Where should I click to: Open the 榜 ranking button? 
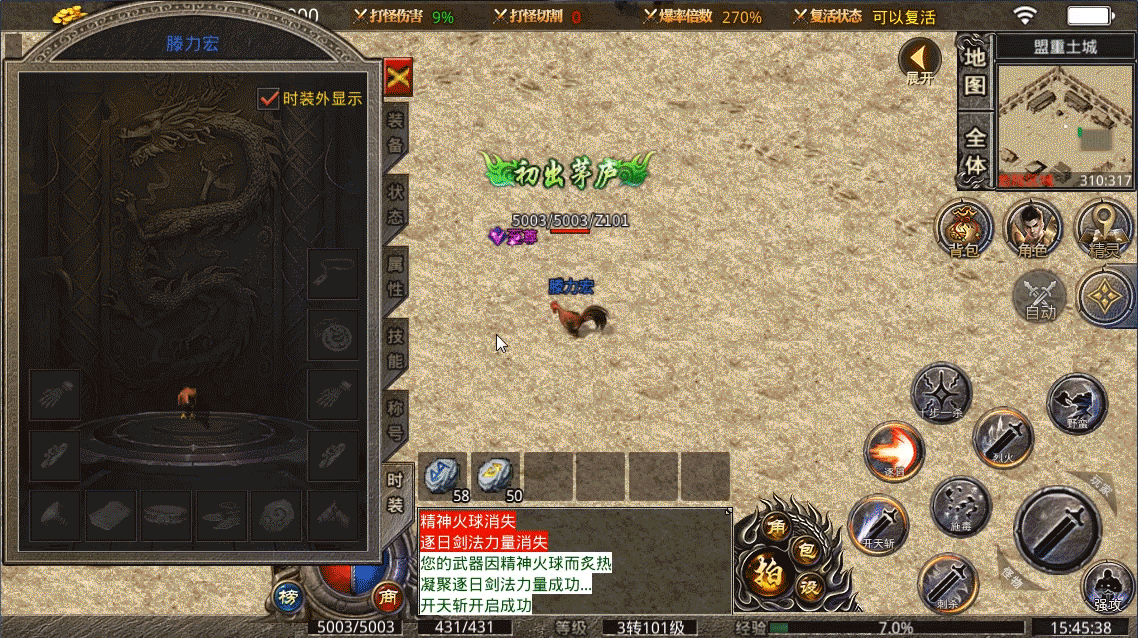tap(289, 597)
